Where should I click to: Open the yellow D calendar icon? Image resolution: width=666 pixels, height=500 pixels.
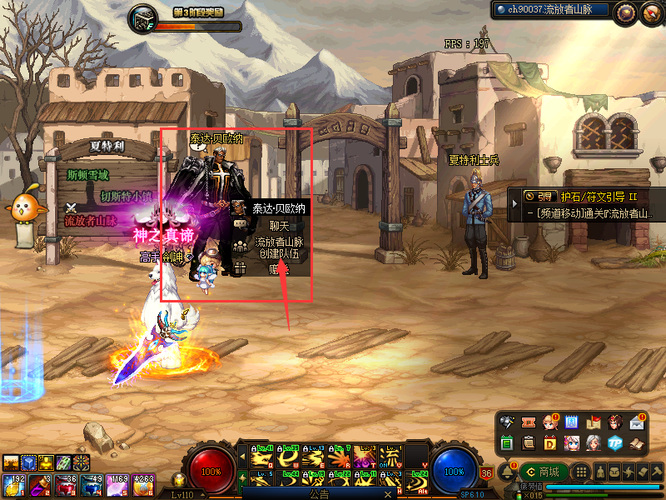pyautogui.click(x=550, y=442)
